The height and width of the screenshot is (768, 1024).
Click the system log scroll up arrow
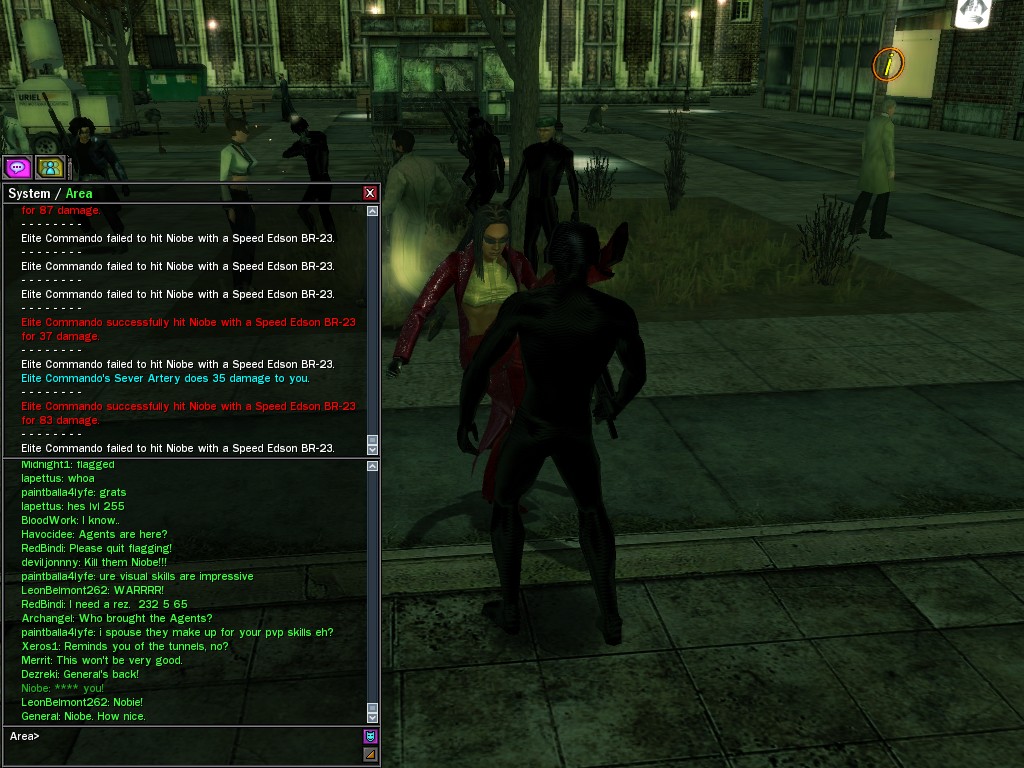pos(373,211)
